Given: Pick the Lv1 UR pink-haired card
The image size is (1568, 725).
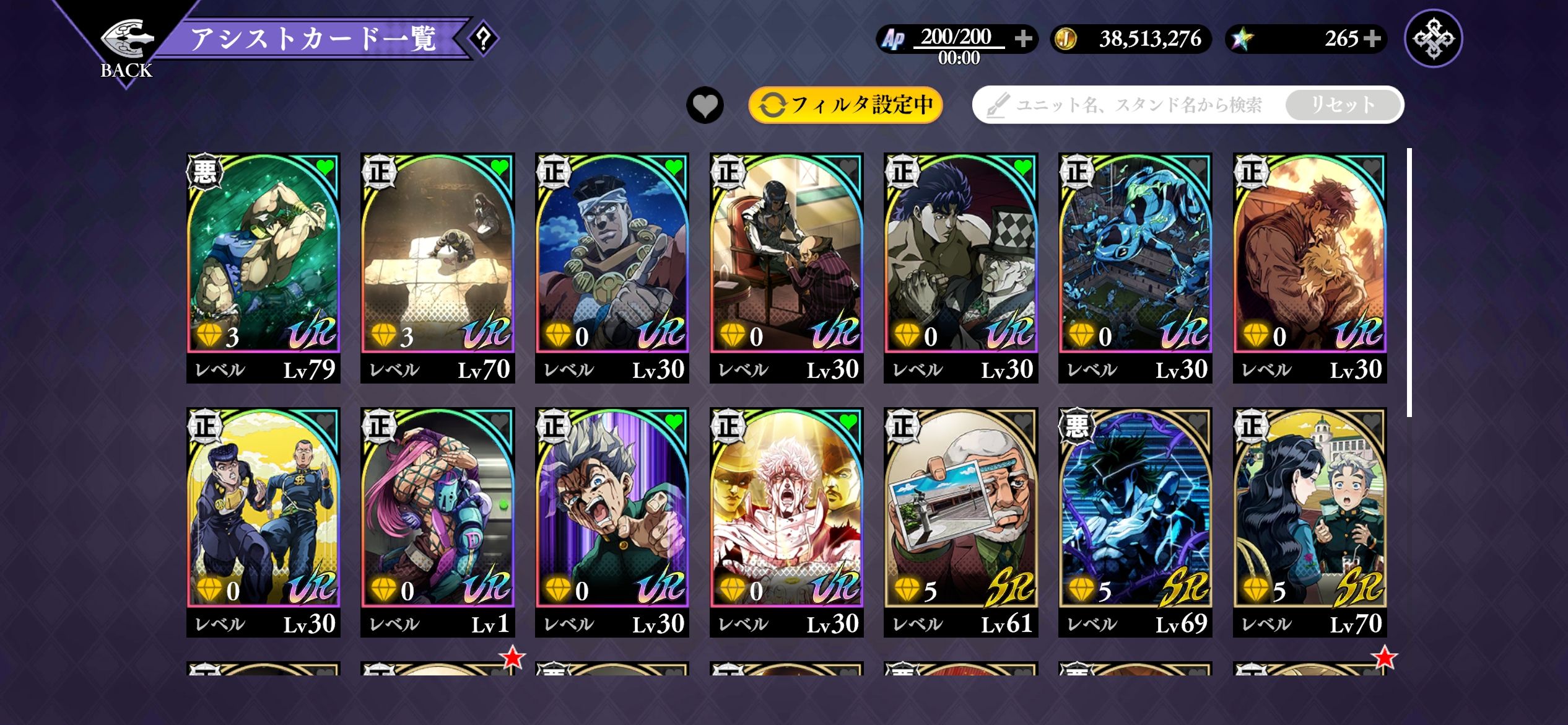Looking at the screenshot, I should (437, 521).
